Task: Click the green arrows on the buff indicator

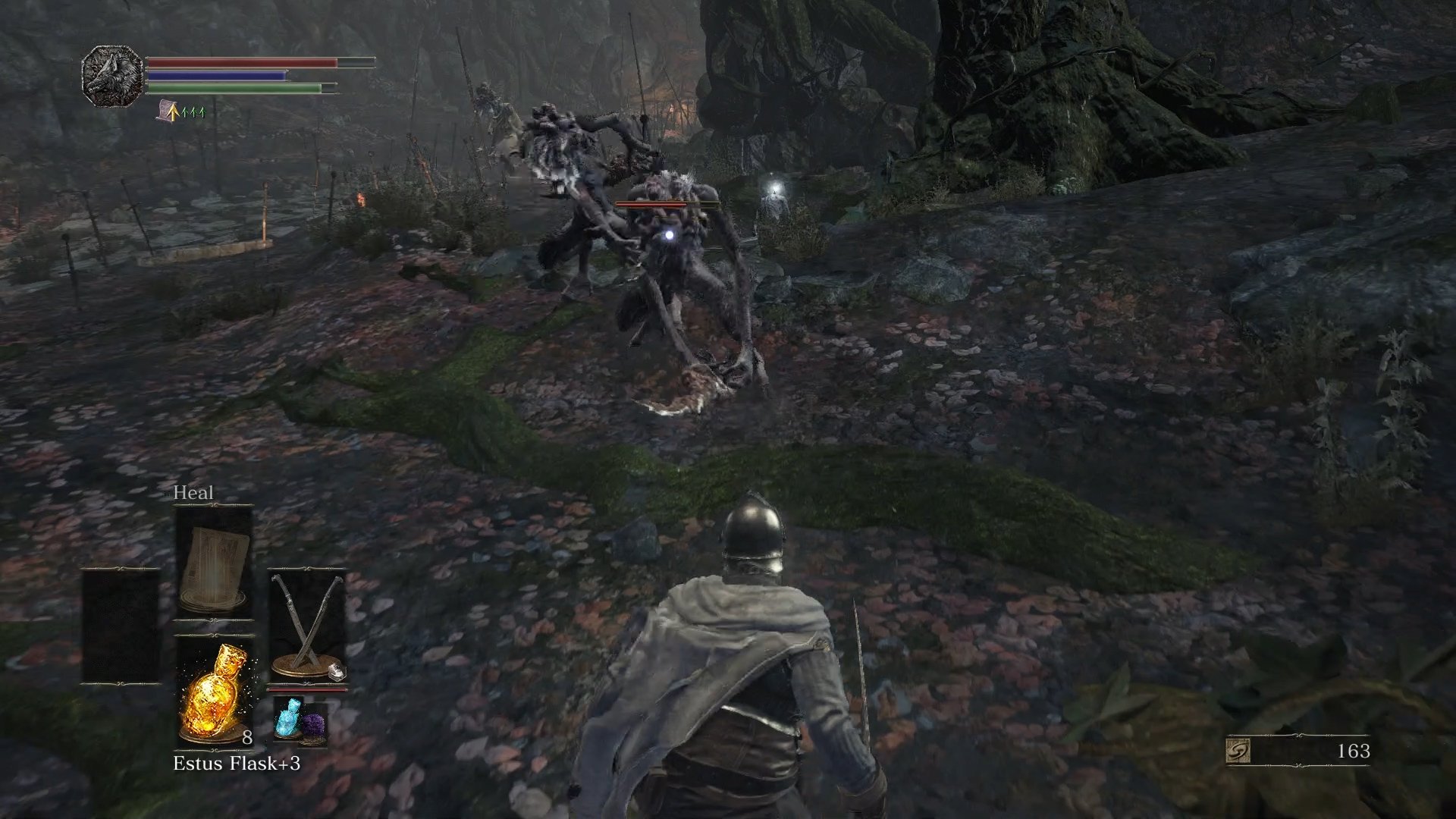Action: click(193, 111)
